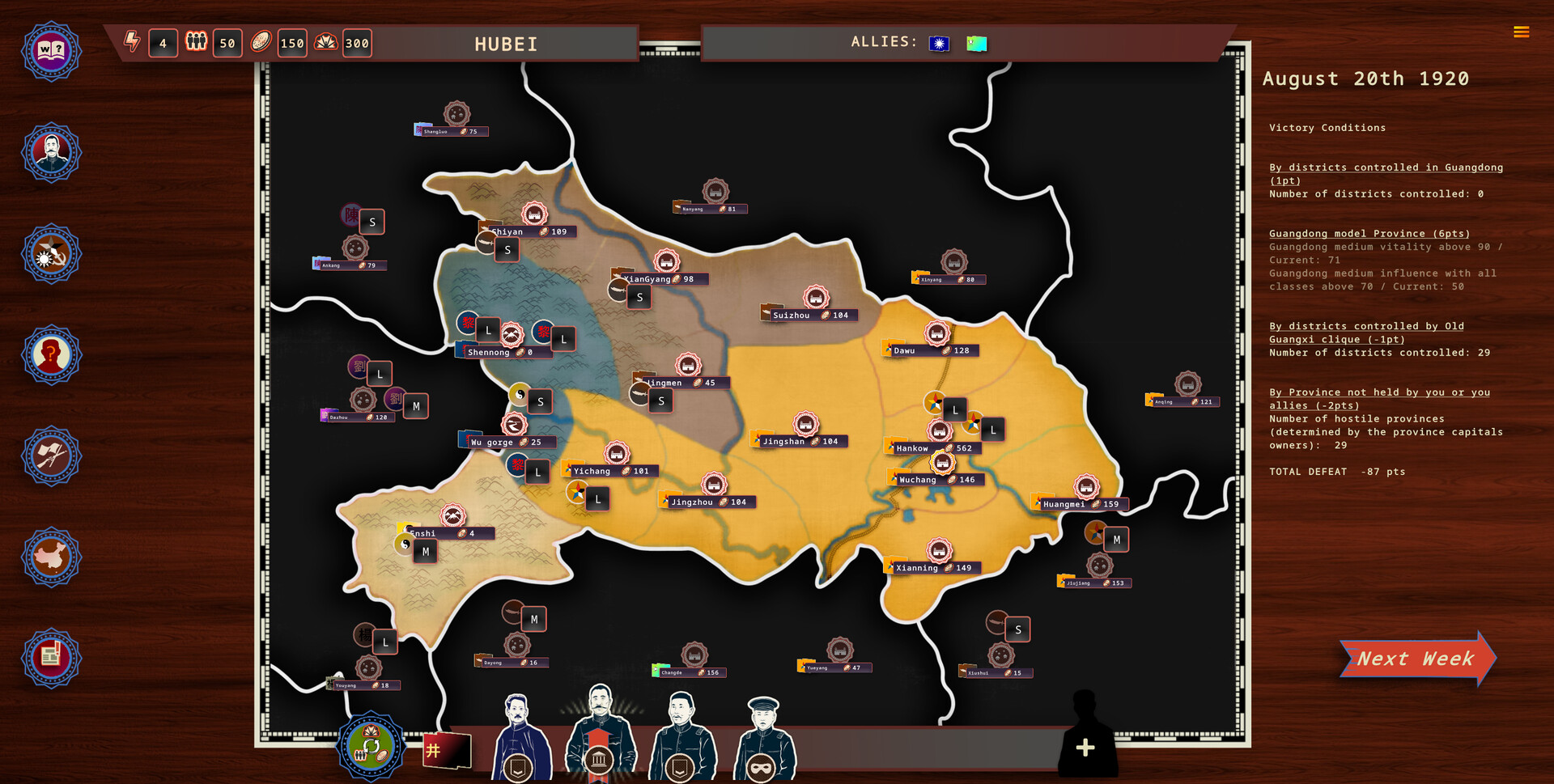
Task: Toggle the ROC flag in the Allies bar
Action: (x=938, y=44)
